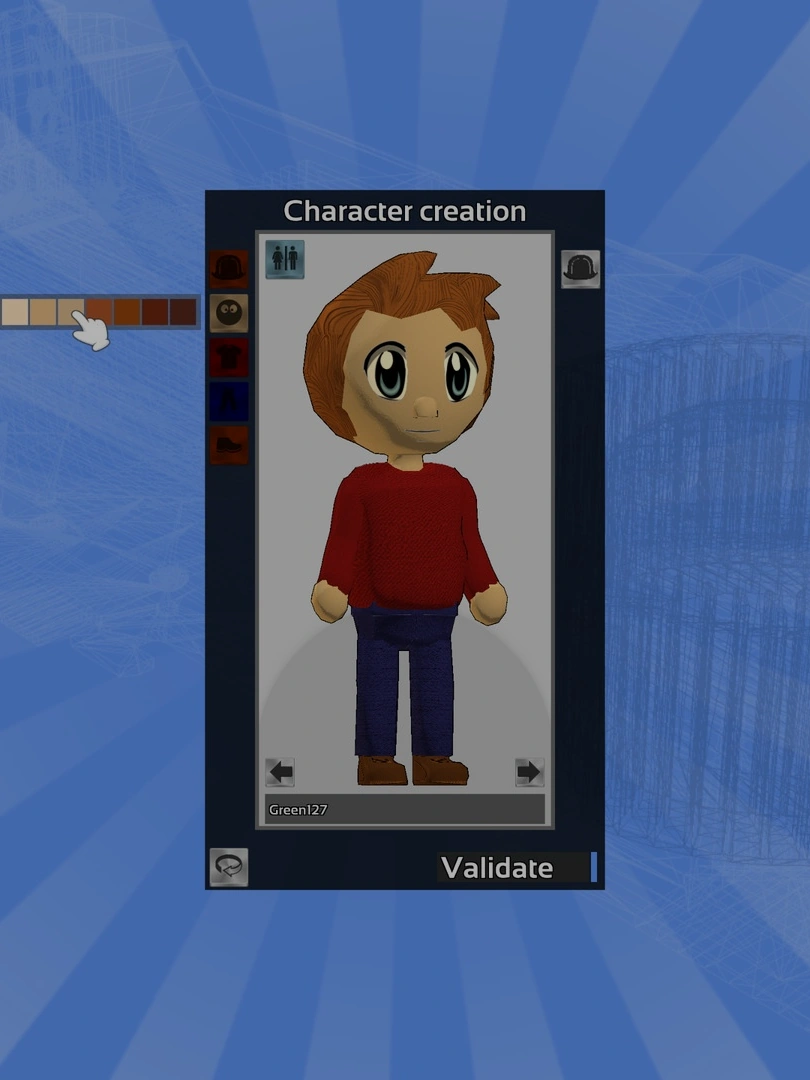Pick the lightest skin tone swatch
Image resolution: width=810 pixels, height=1080 pixels.
point(14,312)
